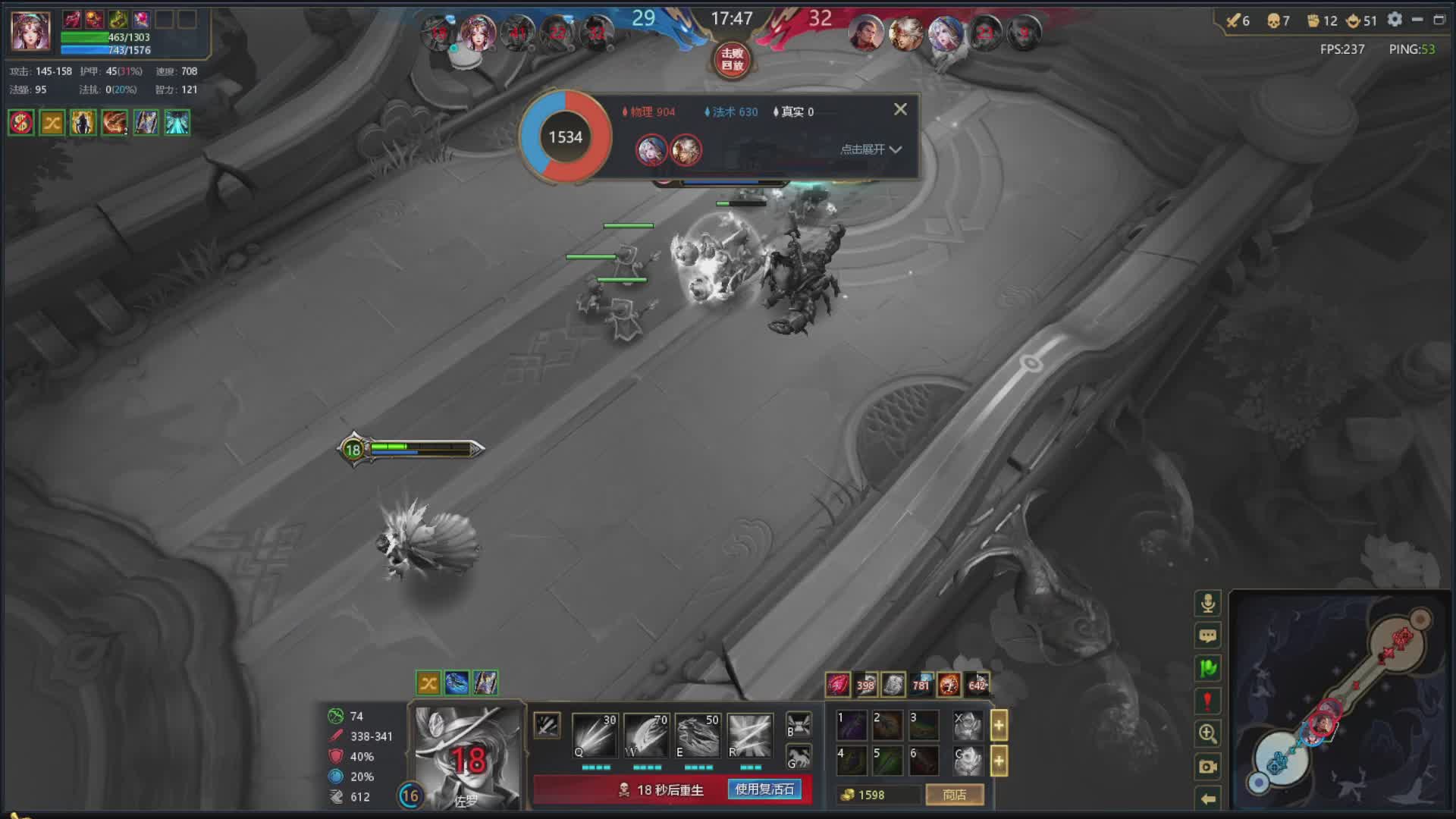Select the W skill icon
The width and height of the screenshot is (1456, 819).
[x=646, y=735]
